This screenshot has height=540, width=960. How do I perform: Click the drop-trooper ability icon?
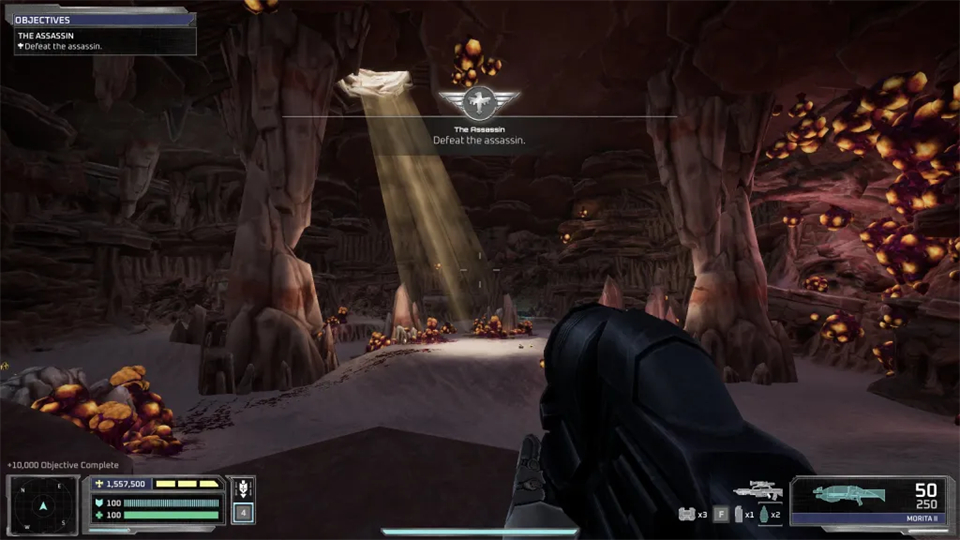point(241,490)
